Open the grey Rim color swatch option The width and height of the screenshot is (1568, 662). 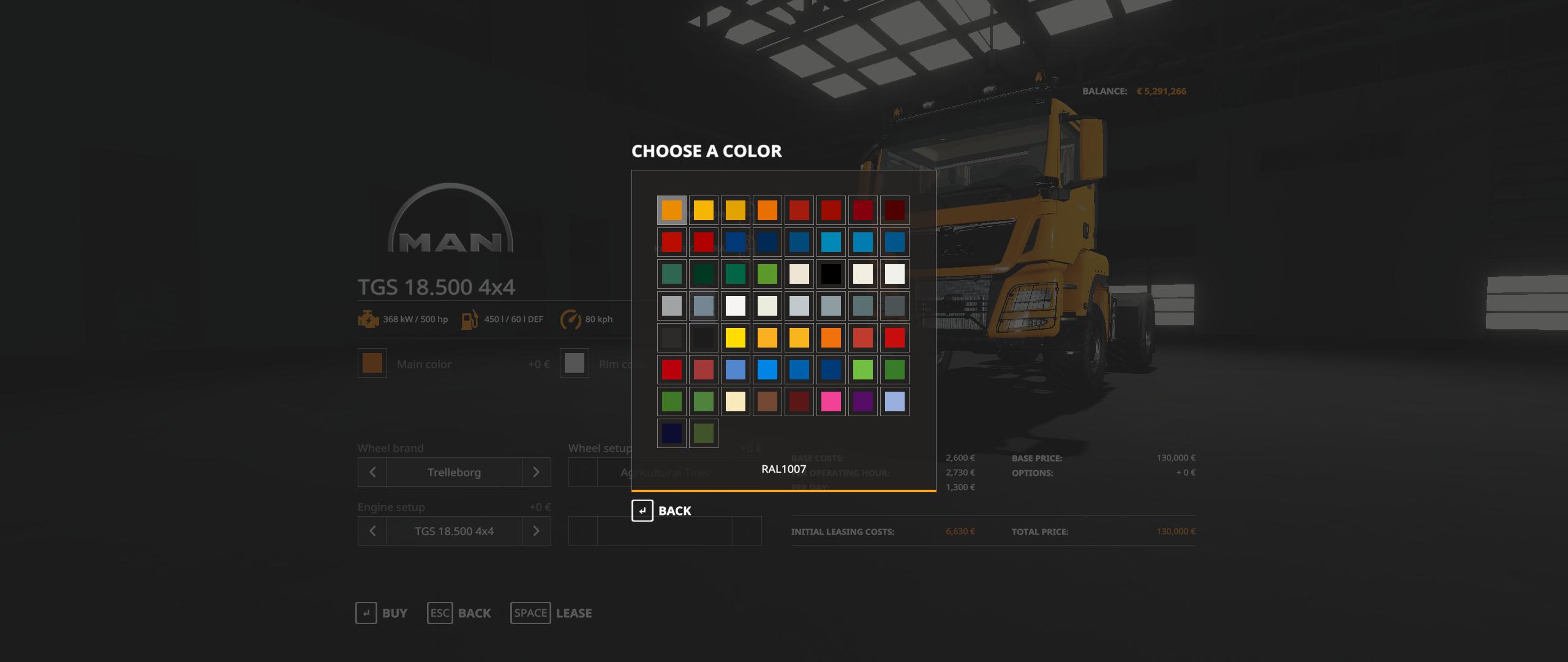(x=574, y=363)
